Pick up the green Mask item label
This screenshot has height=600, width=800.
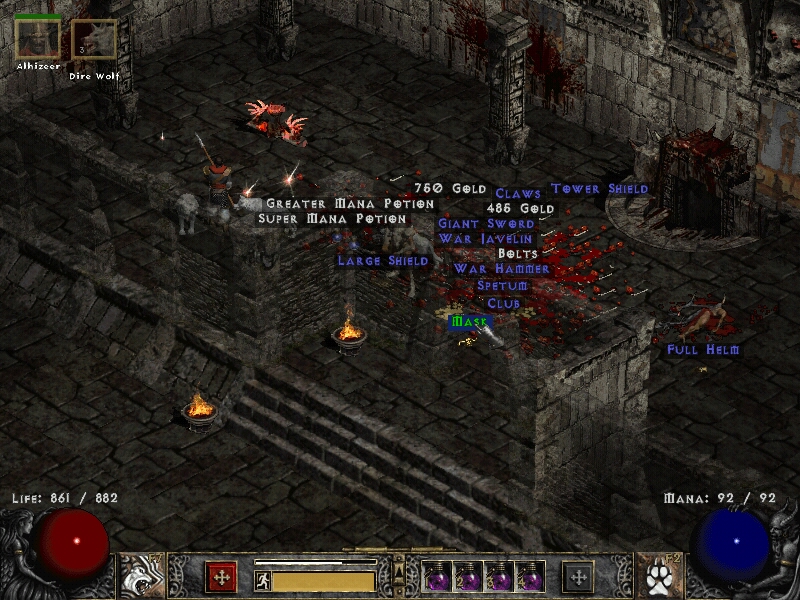(x=469, y=322)
